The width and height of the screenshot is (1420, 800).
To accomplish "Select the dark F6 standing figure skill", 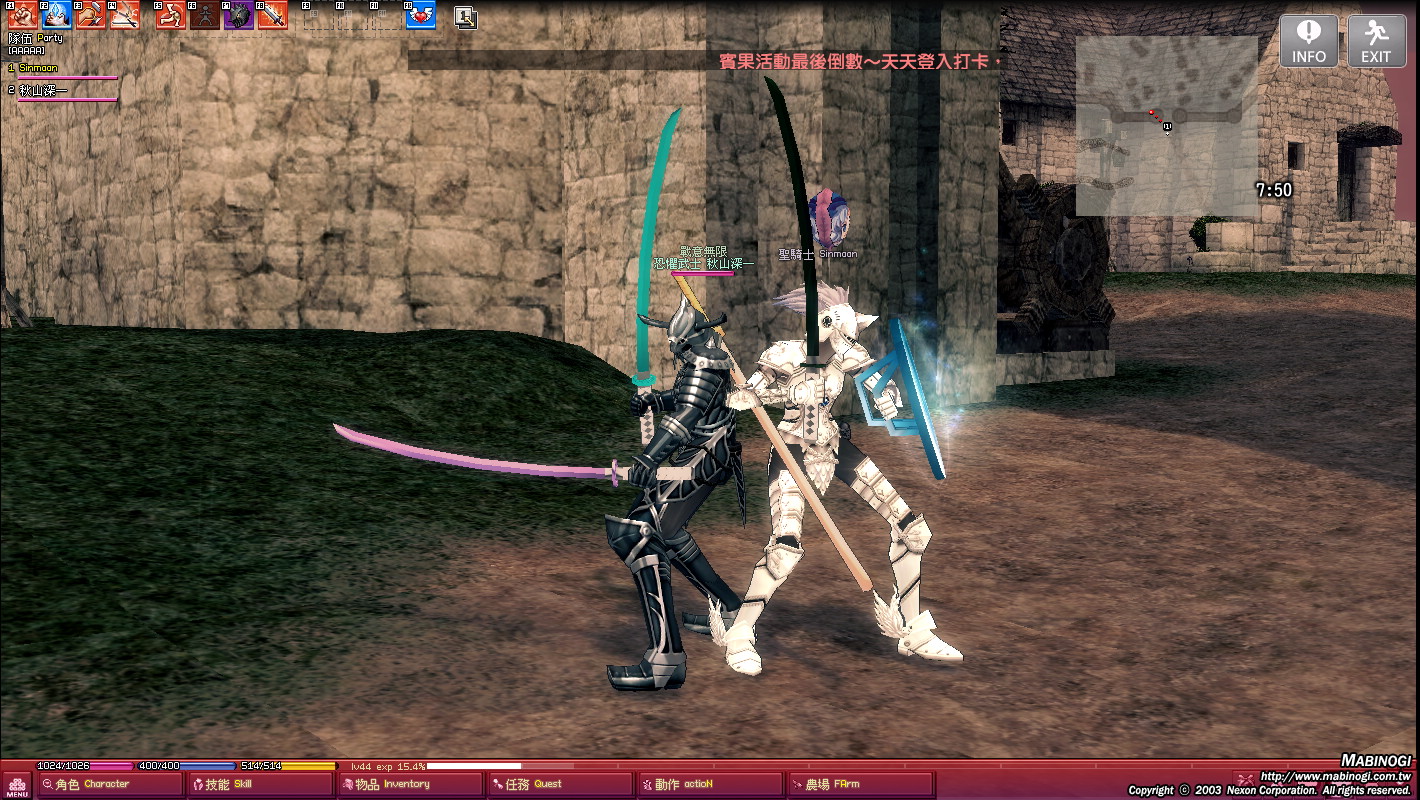I will pos(205,15).
